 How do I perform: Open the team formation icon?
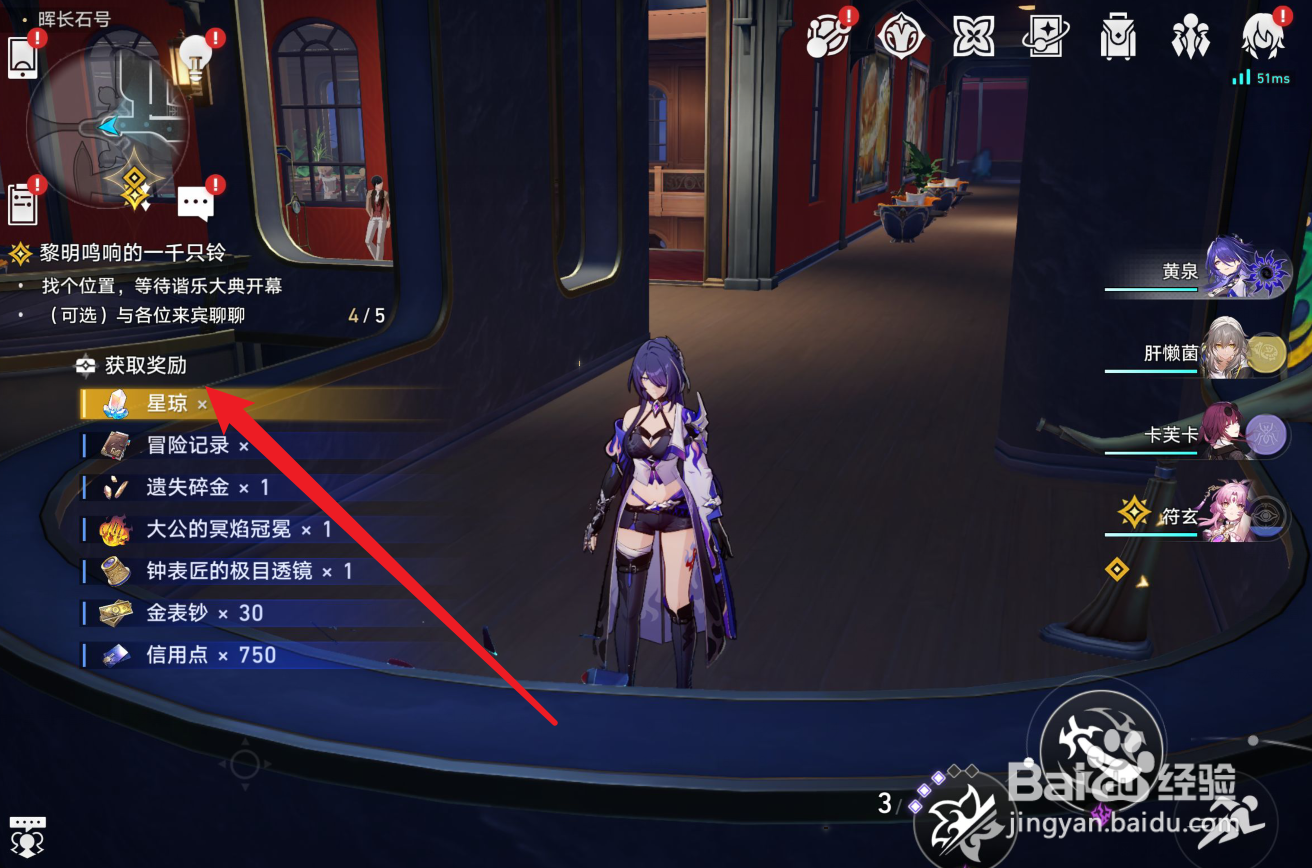tap(1189, 36)
